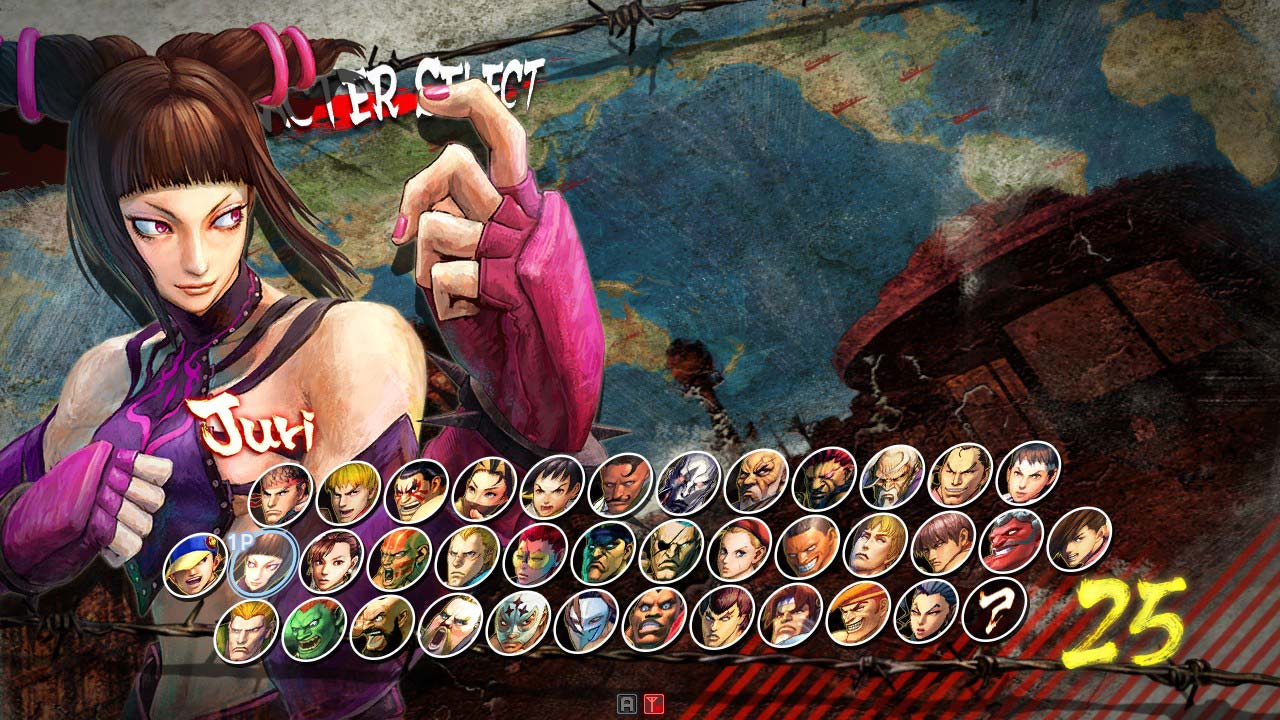
Task: Pick El Fuerte's luchador mask portrait
Action: coord(518,622)
